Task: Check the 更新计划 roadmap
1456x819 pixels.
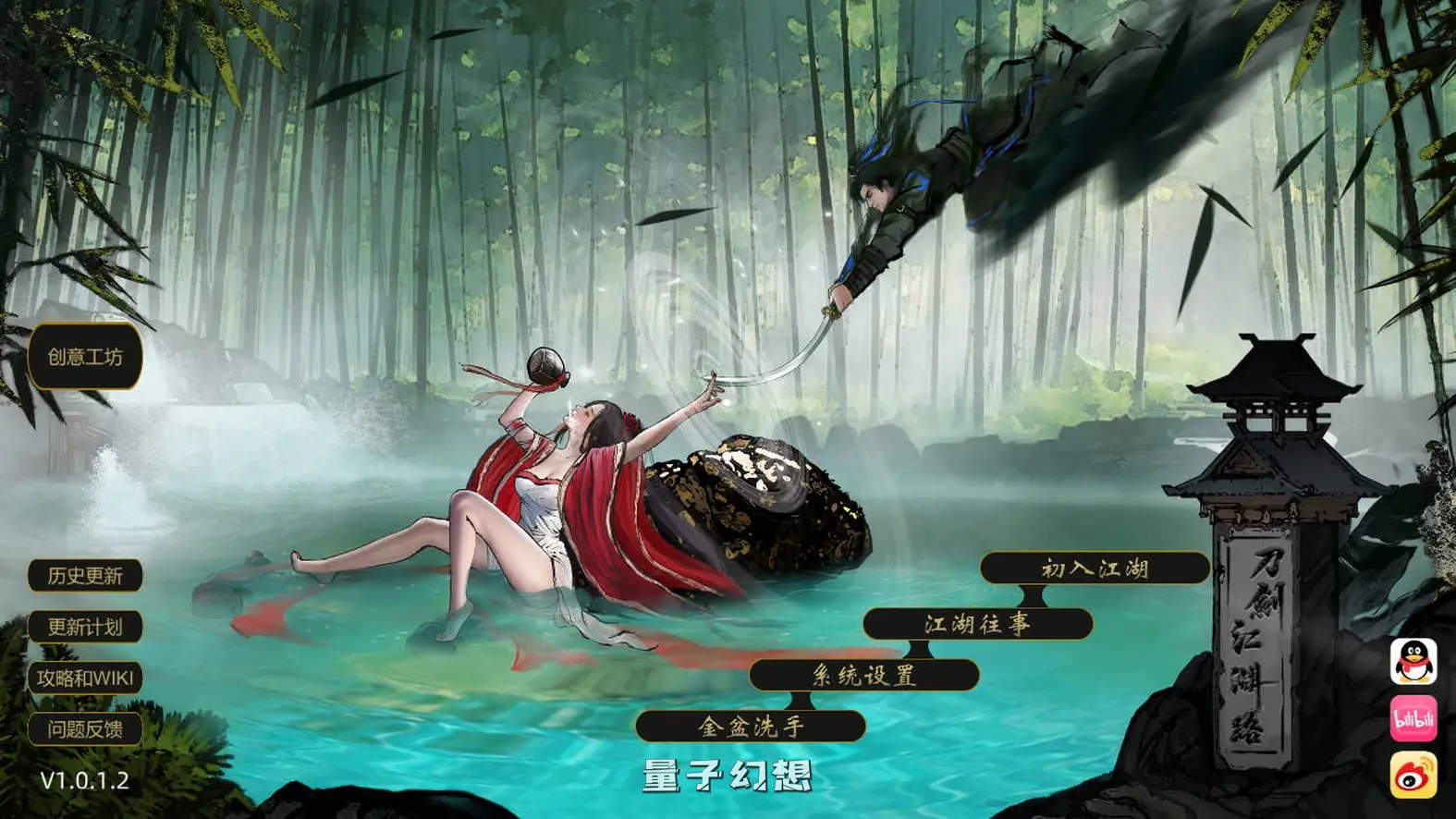Action: [x=86, y=627]
